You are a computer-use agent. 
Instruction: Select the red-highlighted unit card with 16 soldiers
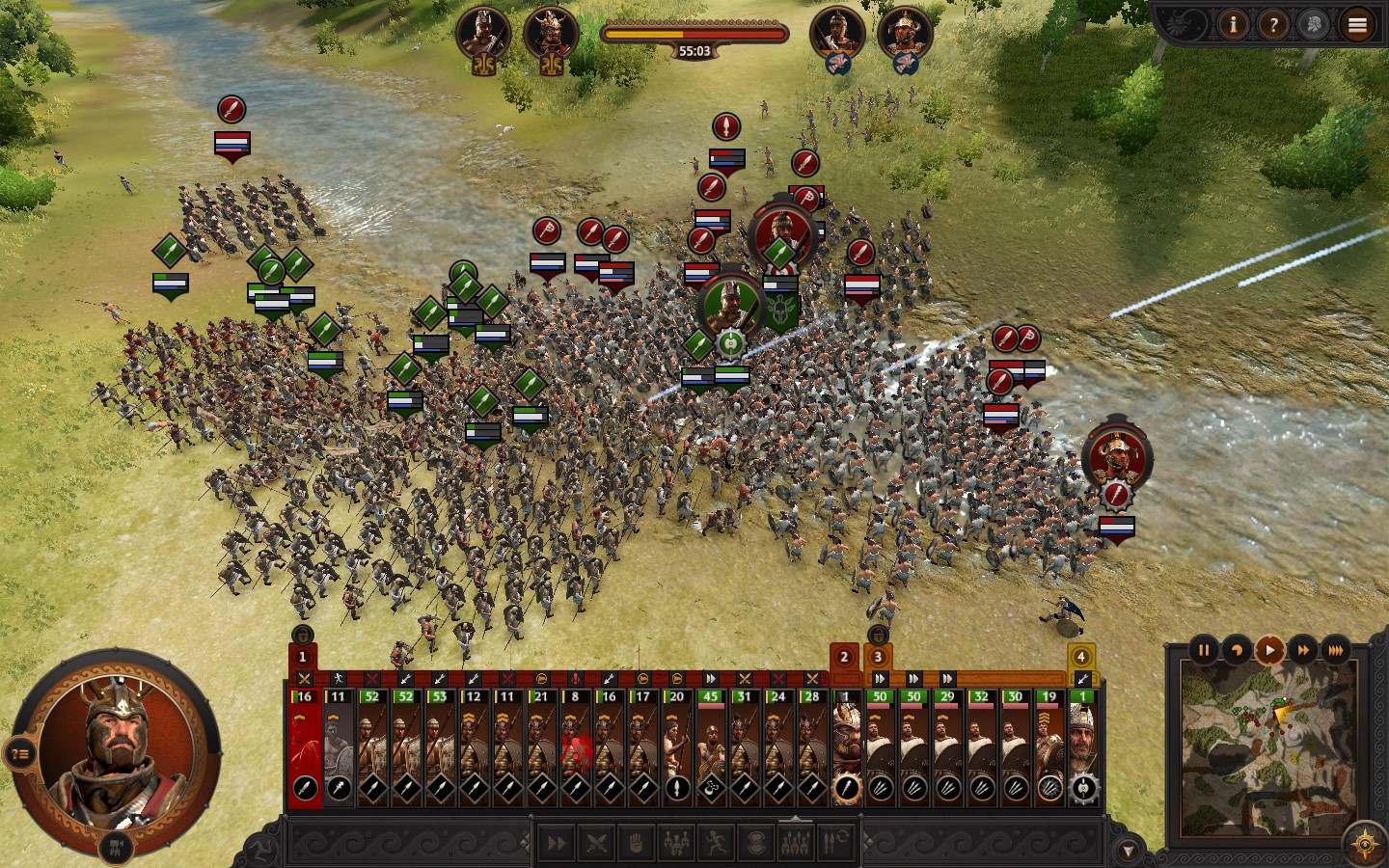point(305,747)
